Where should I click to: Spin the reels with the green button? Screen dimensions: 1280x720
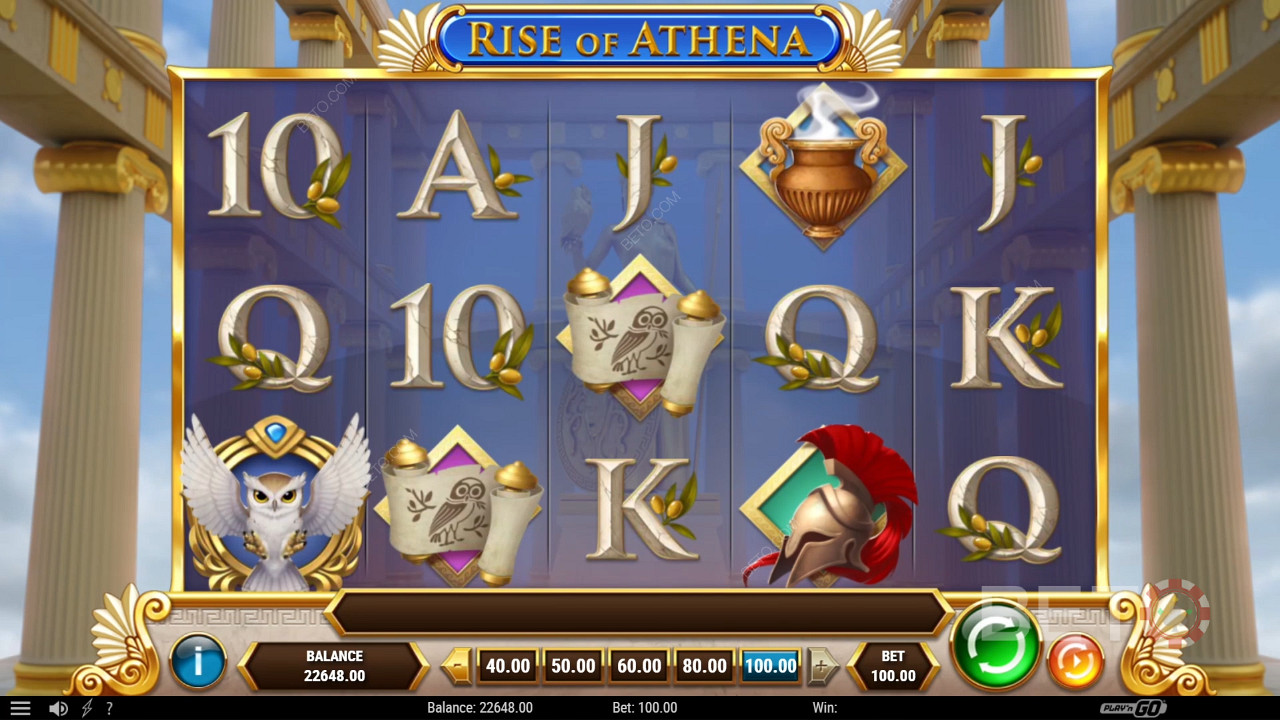click(x=995, y=645)
